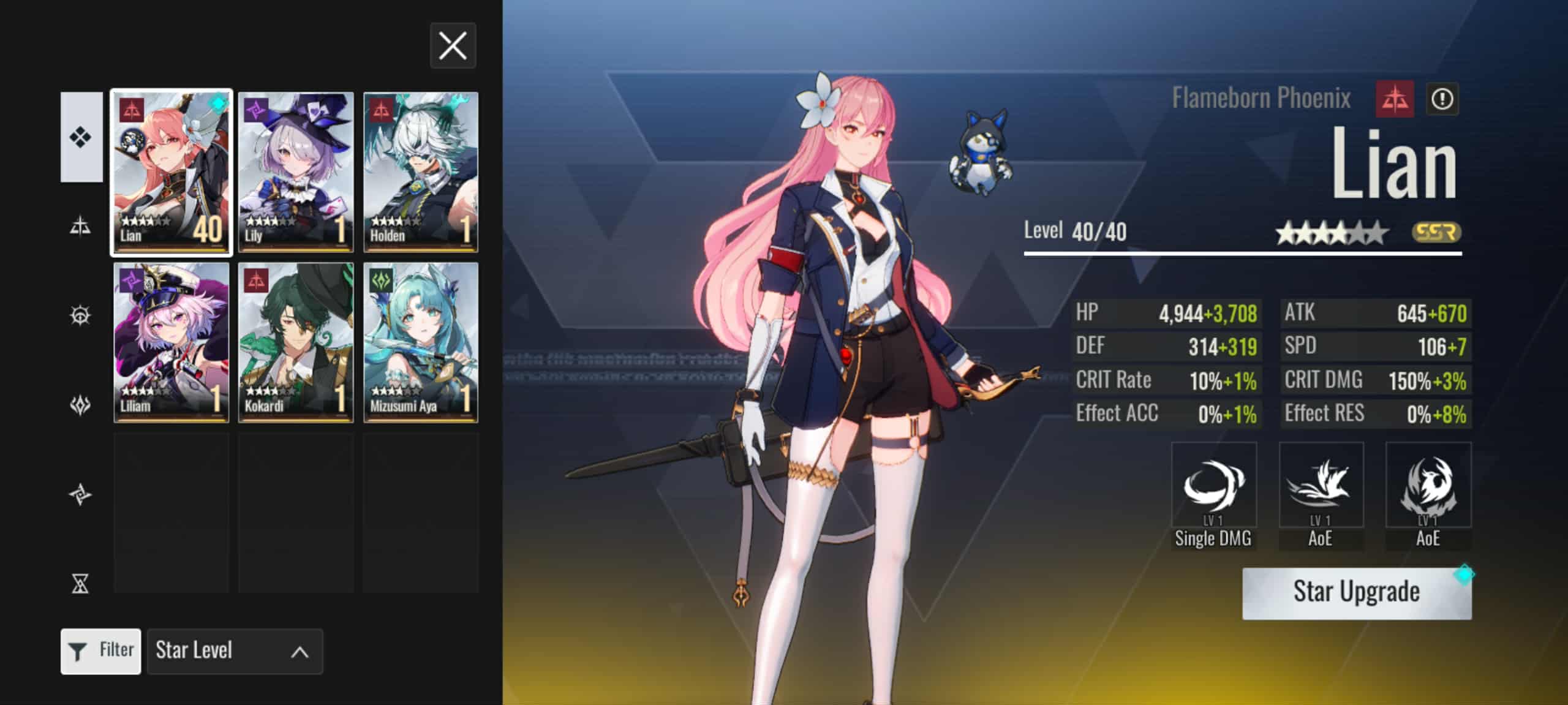Switch to the all-characters diamond tab
The width and height of the screenshot is (1568, 705).
(81, 137)
